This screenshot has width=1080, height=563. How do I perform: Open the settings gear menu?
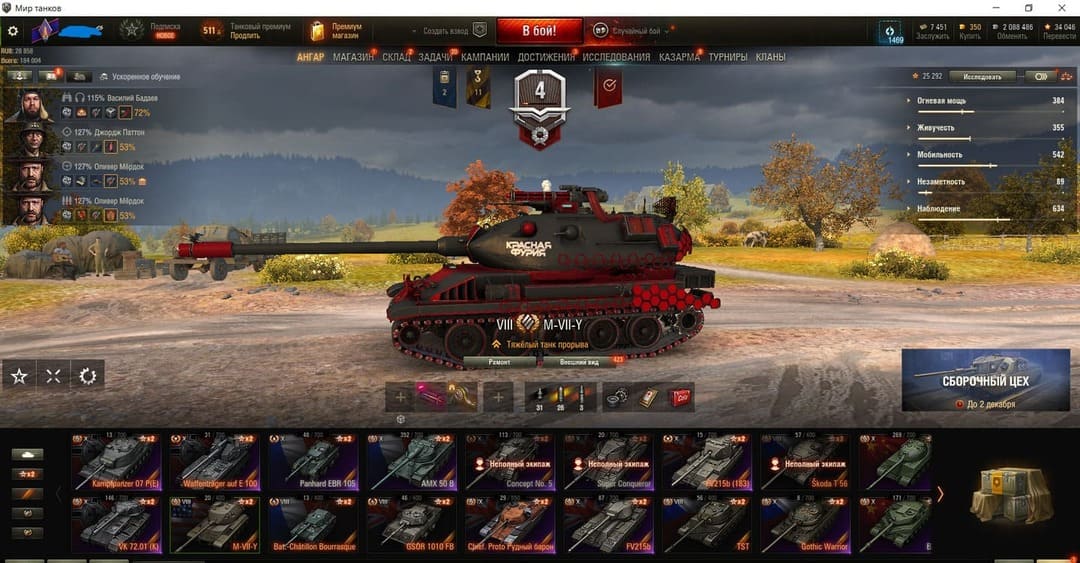(x=13, y=31)
